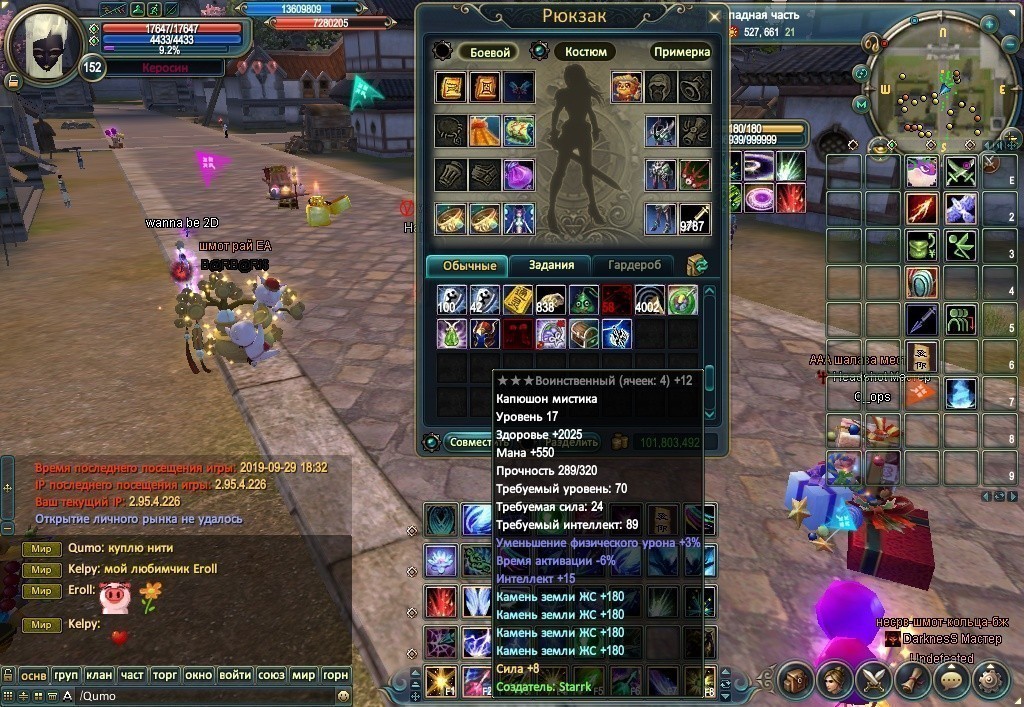The width and height of the screenshot is (1024, 707).
Task: Open the chat emoji picker
Action: pos(343,696)
